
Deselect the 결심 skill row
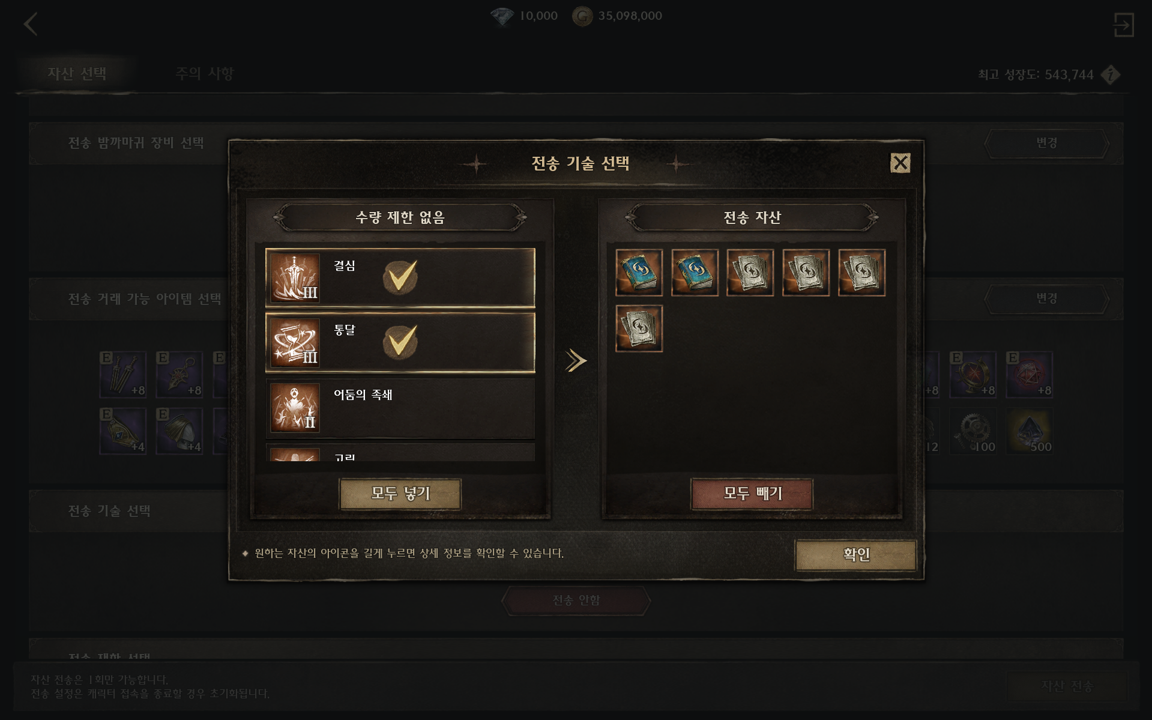[400, 277]
